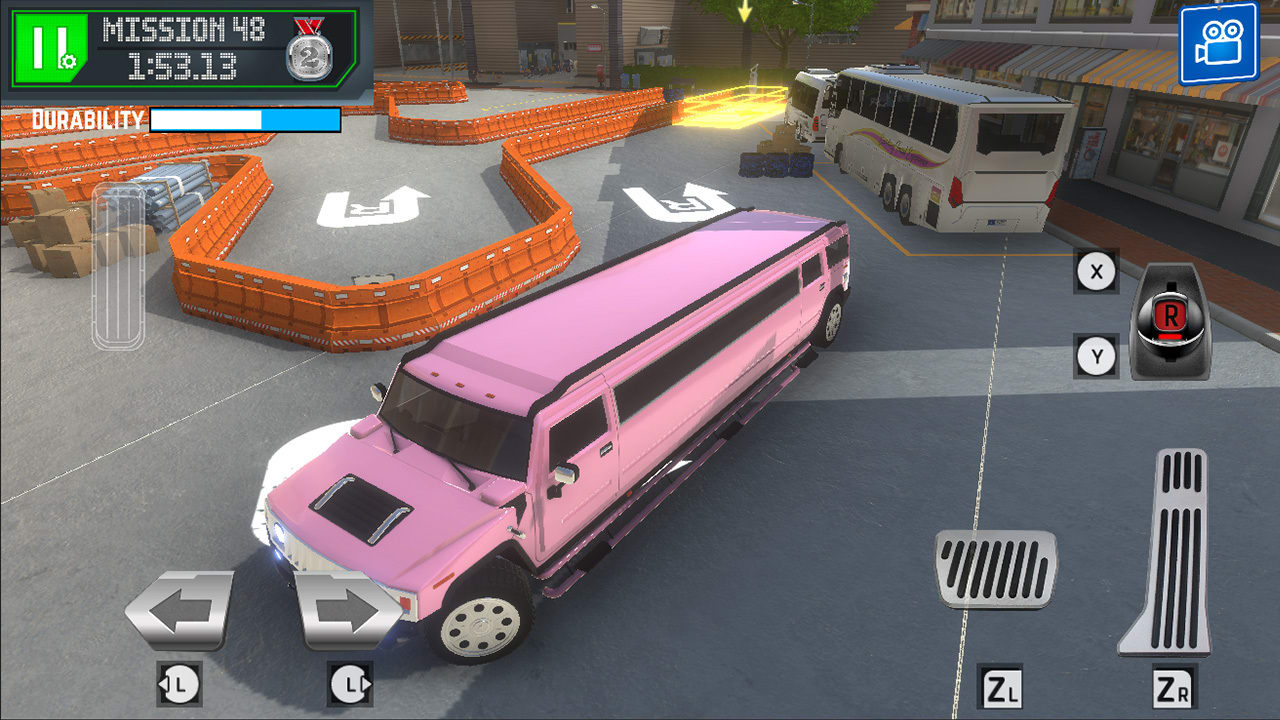Click the camera recording icon
This screenshot has width=1280, height=720.
1222,38
